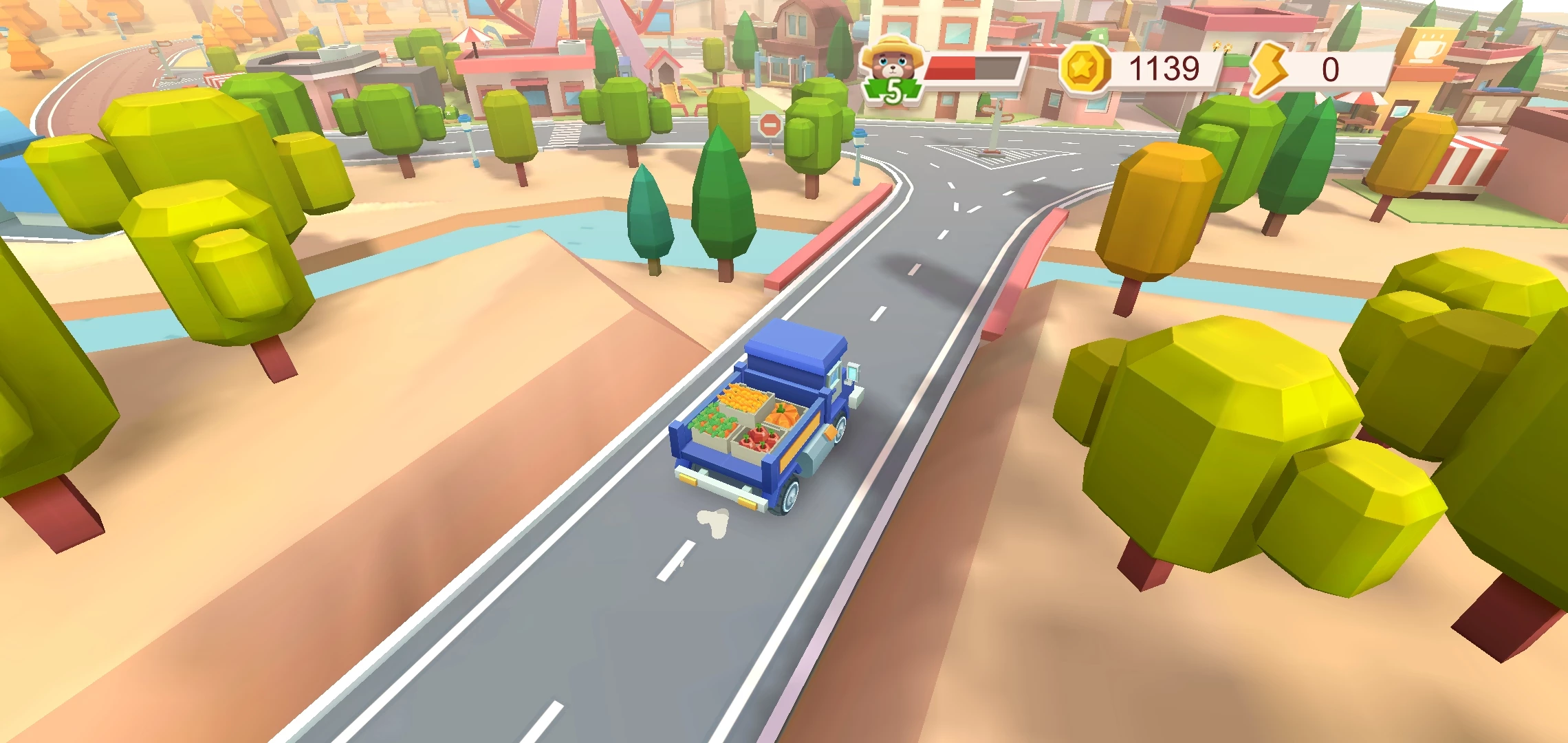Screen dimensions: 1568x743
Task: Select the lightning bolt energy icon
Action: tap(1268, 69)
